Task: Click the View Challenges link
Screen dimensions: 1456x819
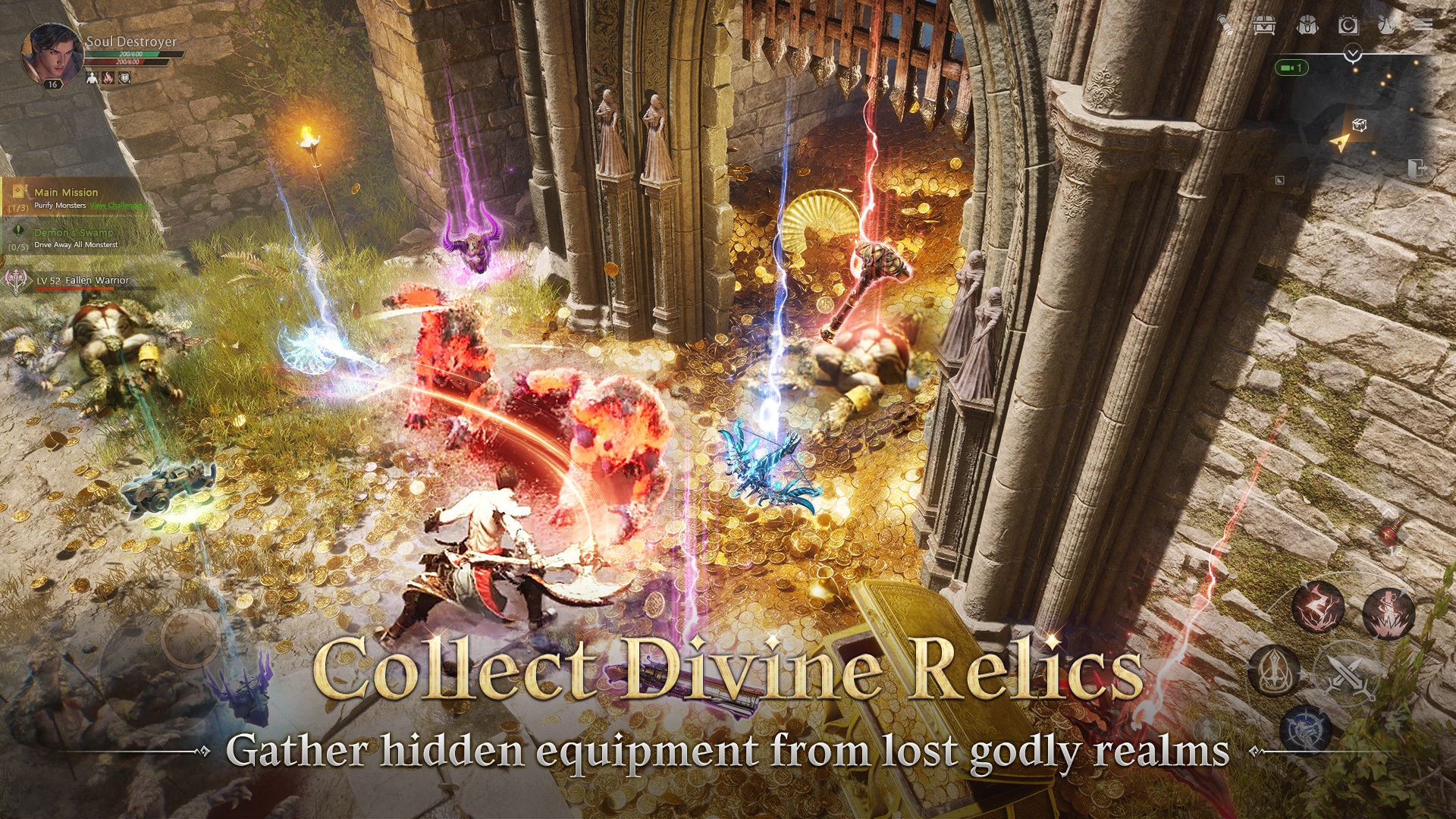Action: pyautogui.click(x=121, y=206)
